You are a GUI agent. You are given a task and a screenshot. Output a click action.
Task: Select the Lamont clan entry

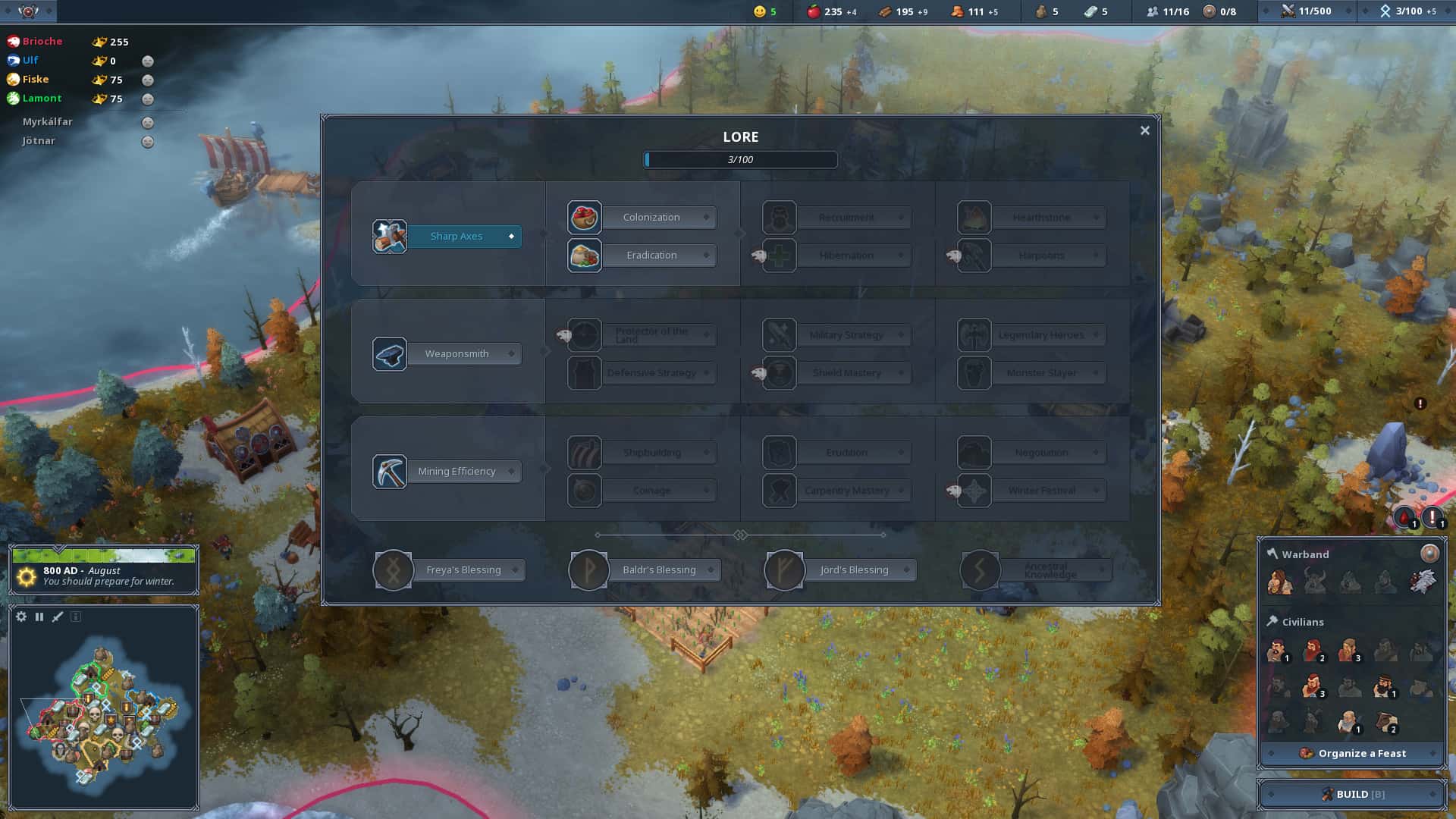point(41,98)
